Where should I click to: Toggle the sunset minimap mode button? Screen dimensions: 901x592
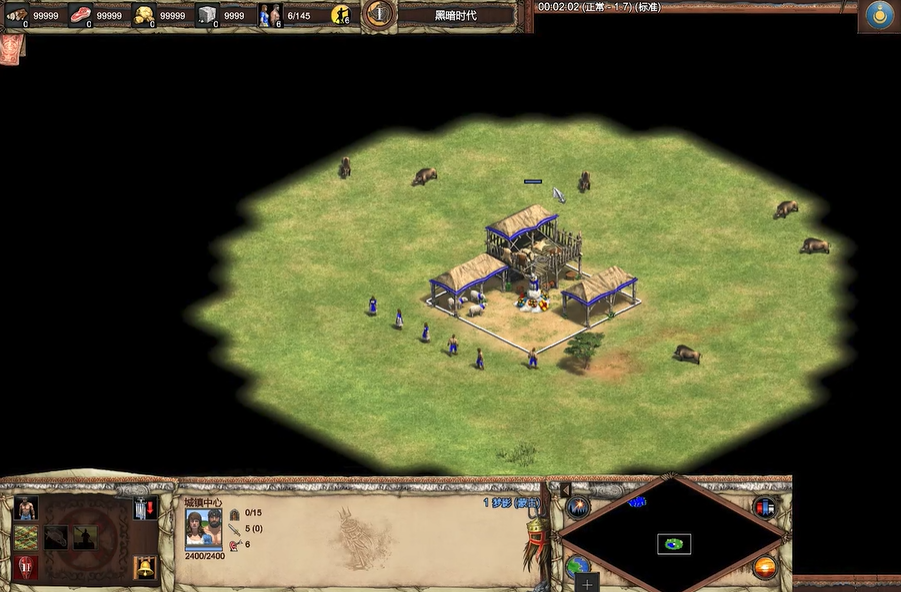[767, 568]
